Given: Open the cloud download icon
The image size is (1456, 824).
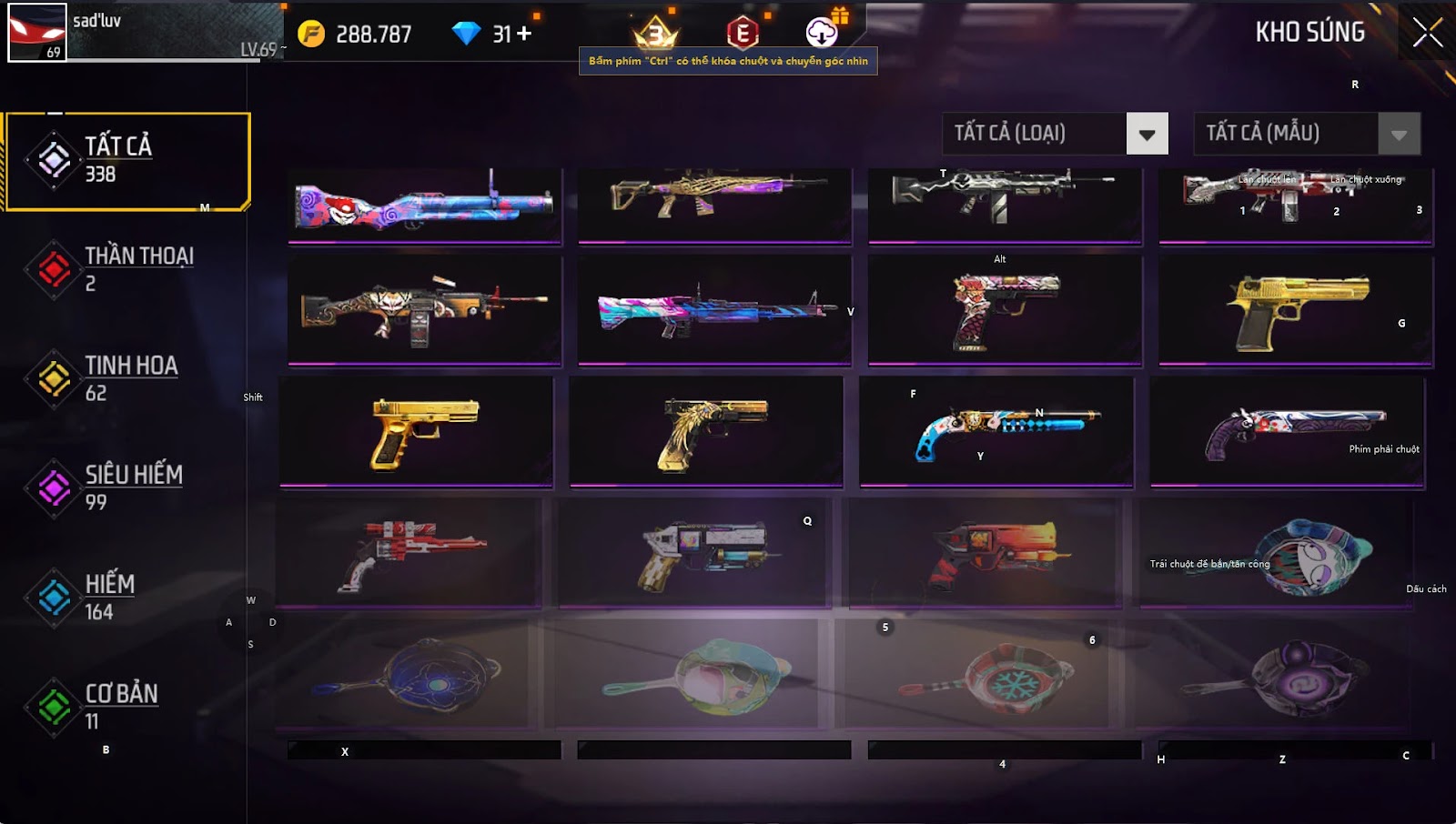Looking at the screenshot, I should (x=822, y=34).
